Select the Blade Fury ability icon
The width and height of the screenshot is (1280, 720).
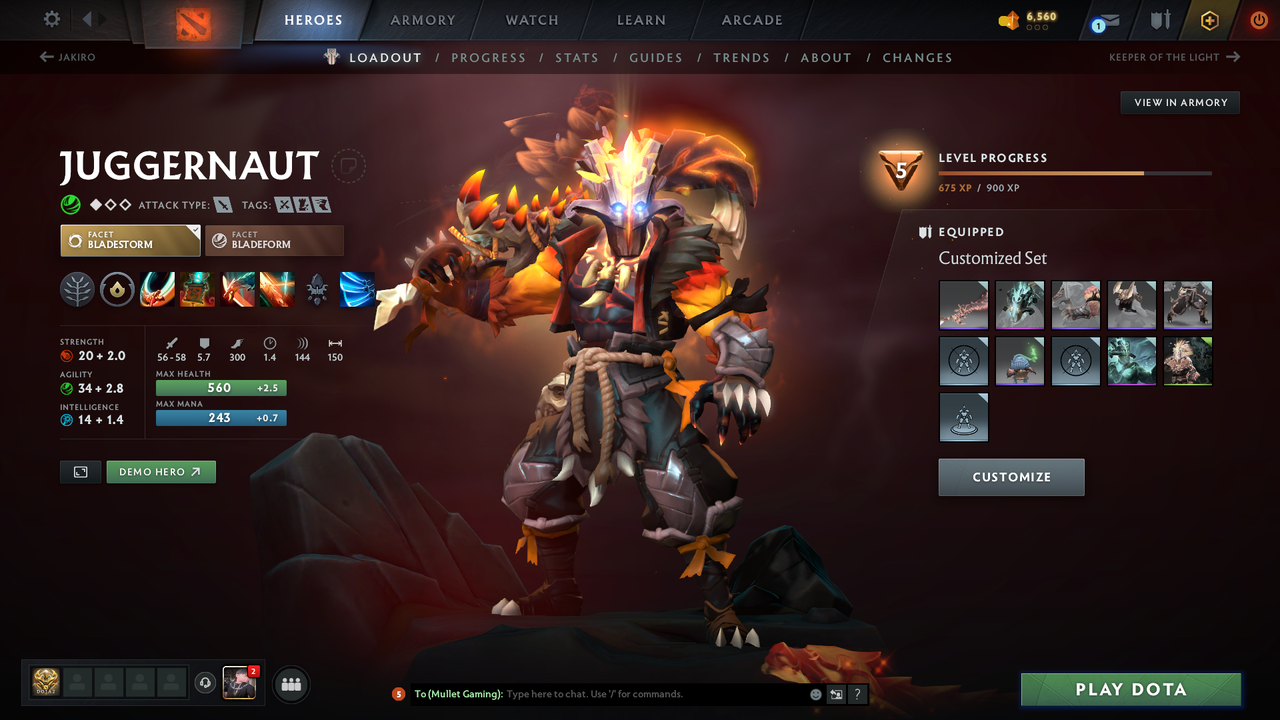point(157,290)
